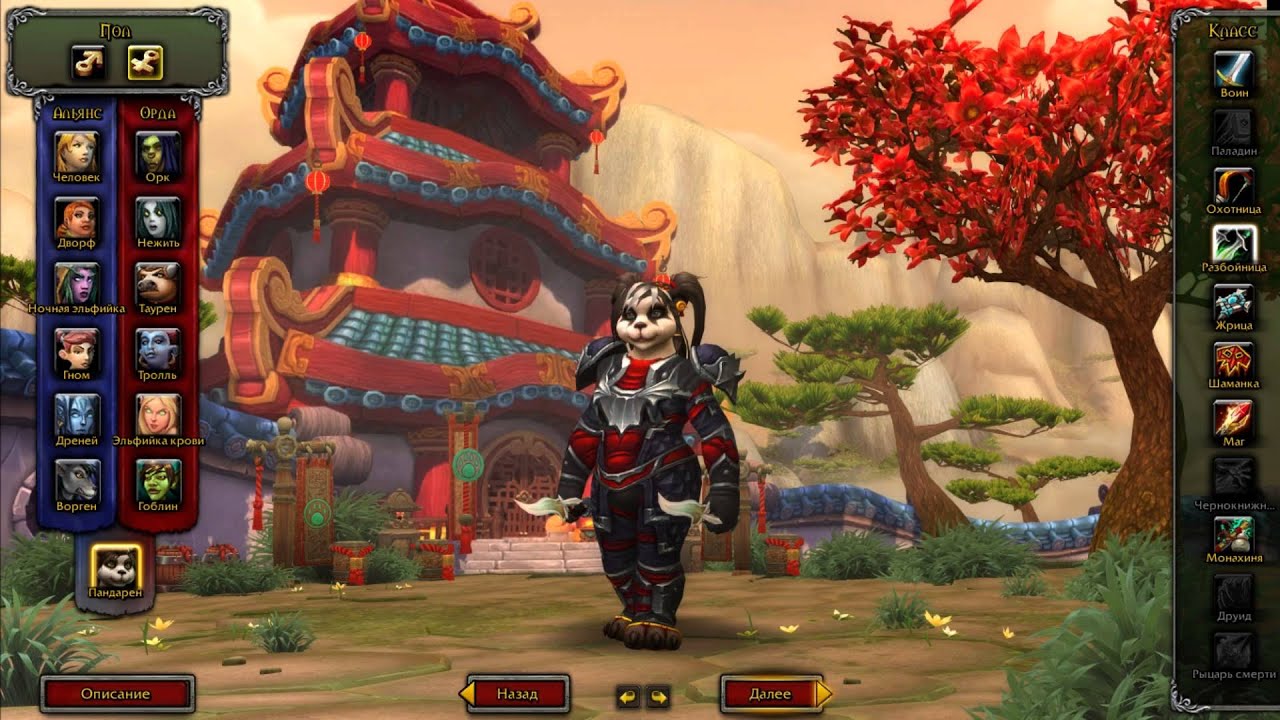Select the Дворф race
Image resolution: width=1280 pixels, height=720 pixels.
point(78,217)
